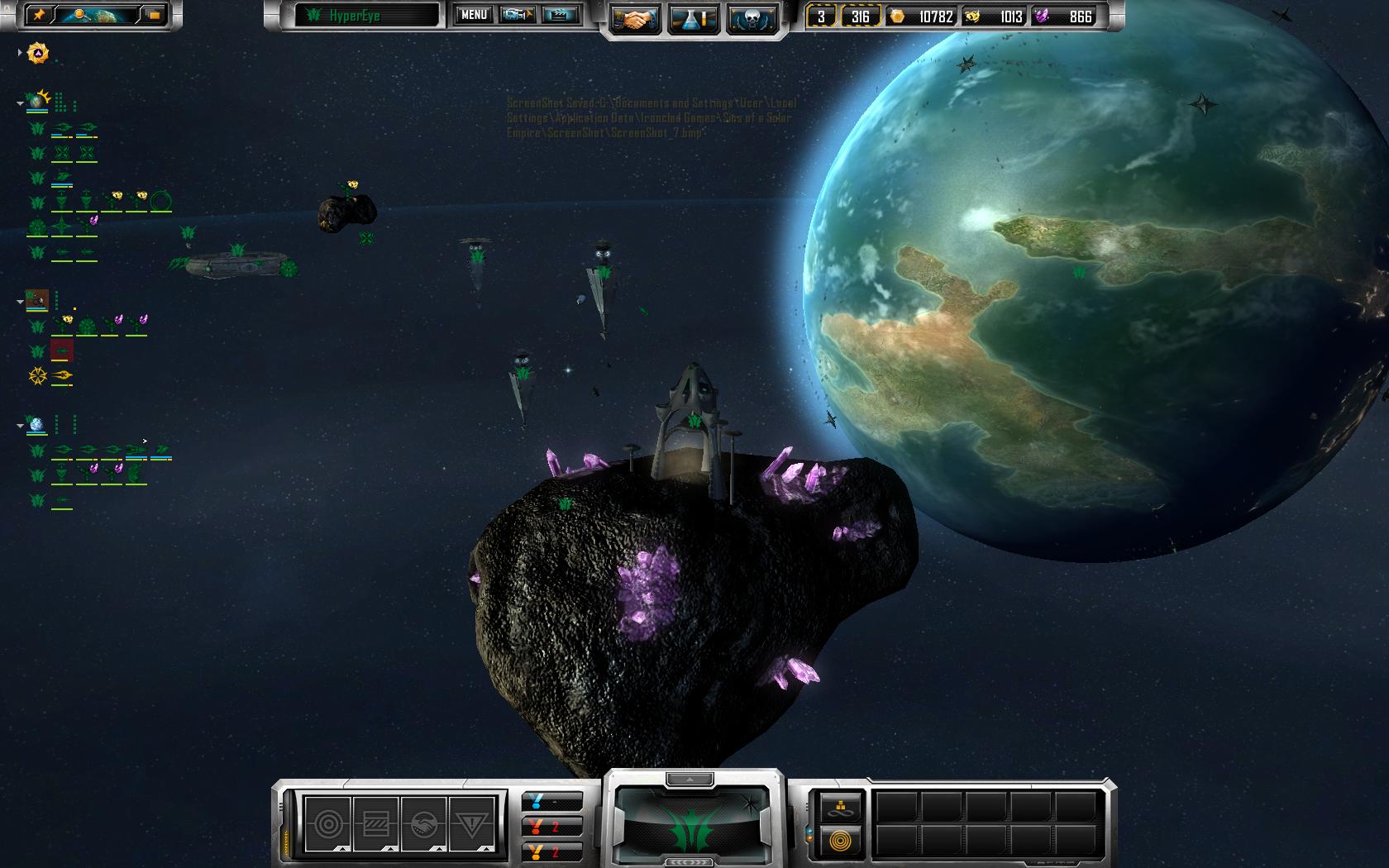Expand the arrow tab above faction emblem
This screenshot has height=868, width=1389.
click(690, 779)
